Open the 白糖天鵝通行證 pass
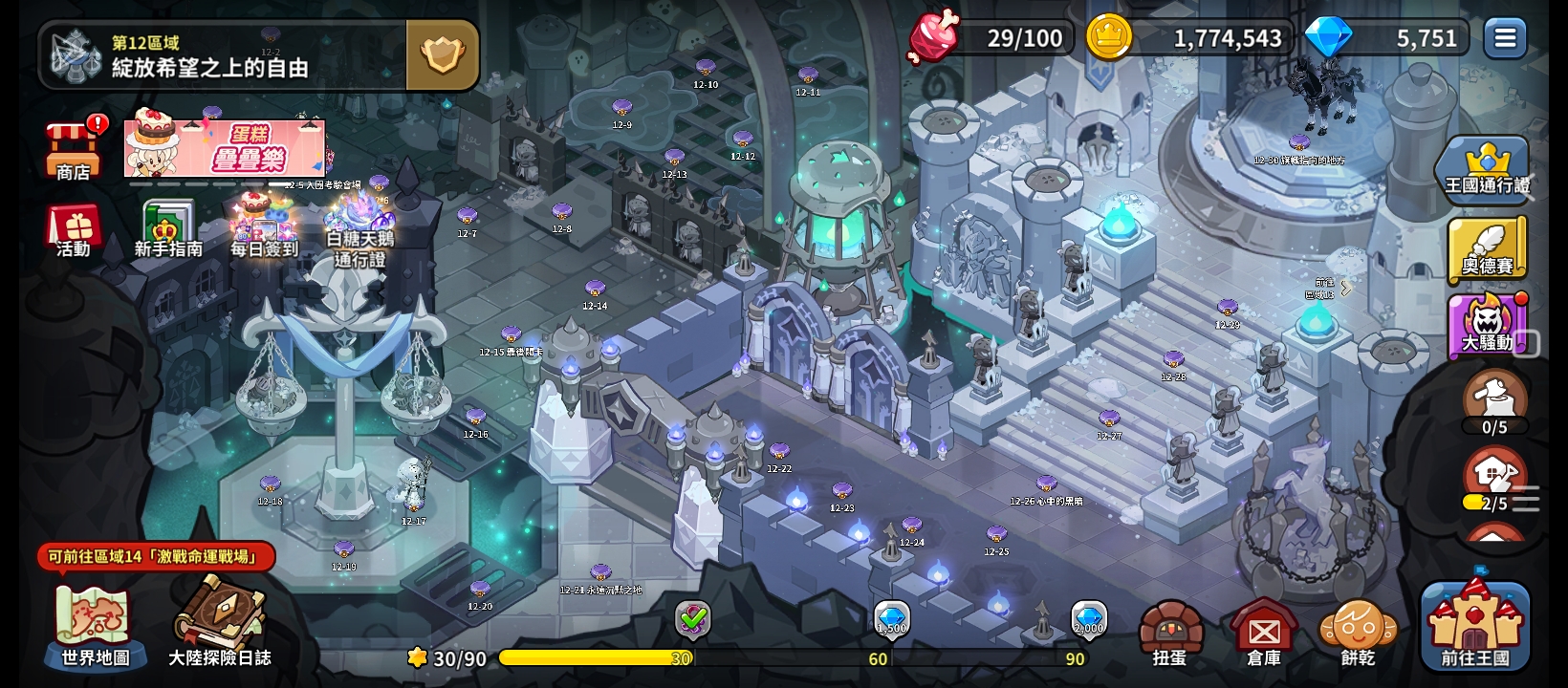1568x688 pixels. click(359, 232)
